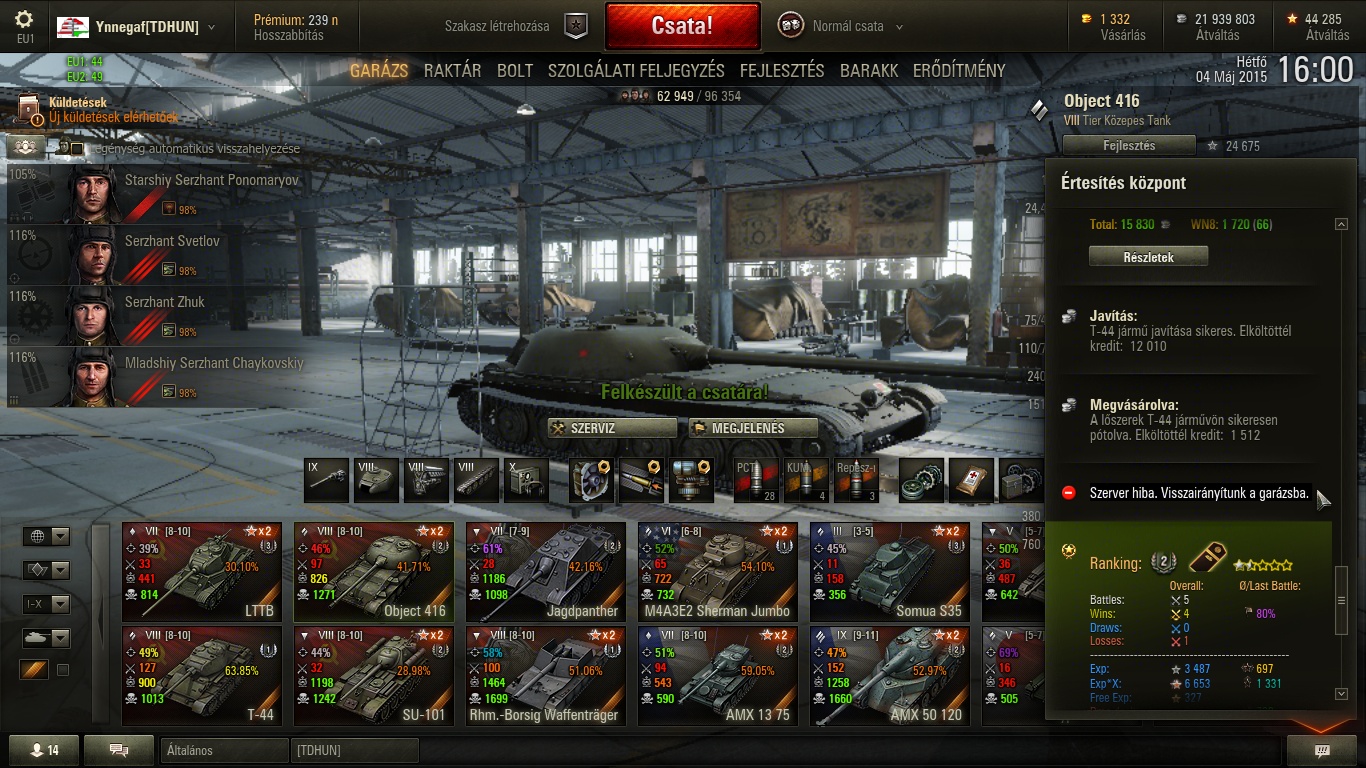Open the settings gear menu
The width and height of the screenshot is (1366, 768).
tap(25, 20)
